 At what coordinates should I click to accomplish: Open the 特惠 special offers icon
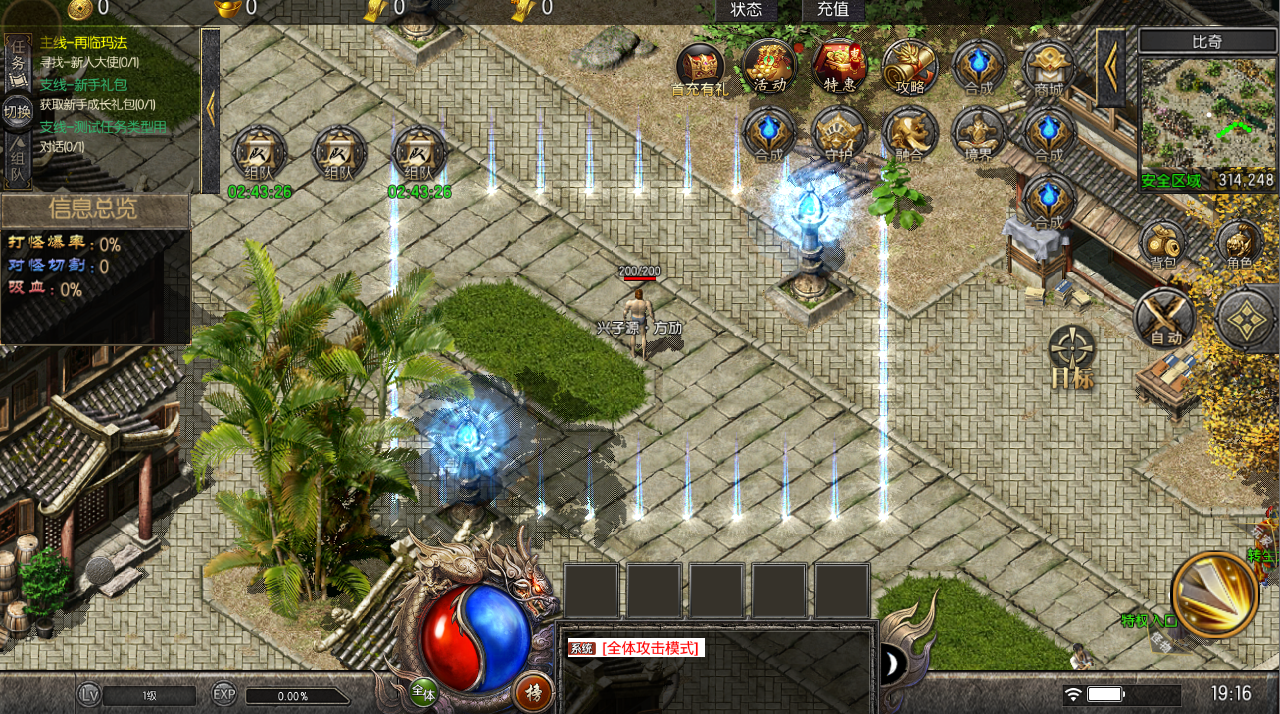coord(839,66)
